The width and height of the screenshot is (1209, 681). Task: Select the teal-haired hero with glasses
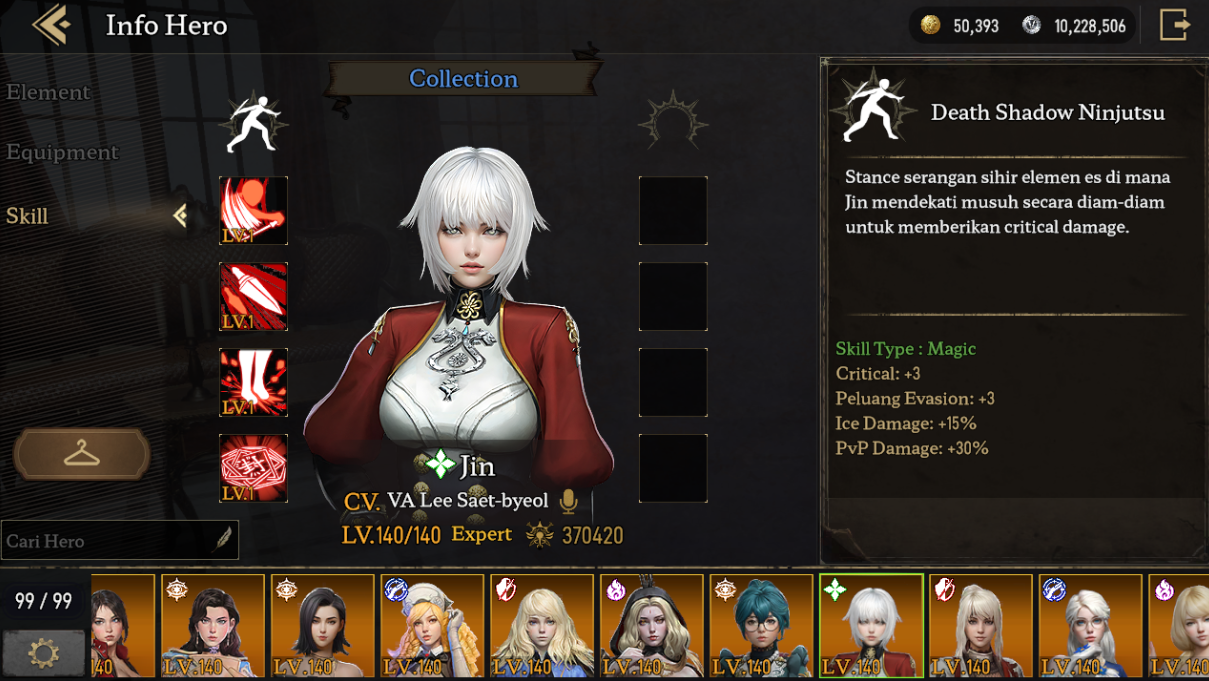click(x=761, y=626)
